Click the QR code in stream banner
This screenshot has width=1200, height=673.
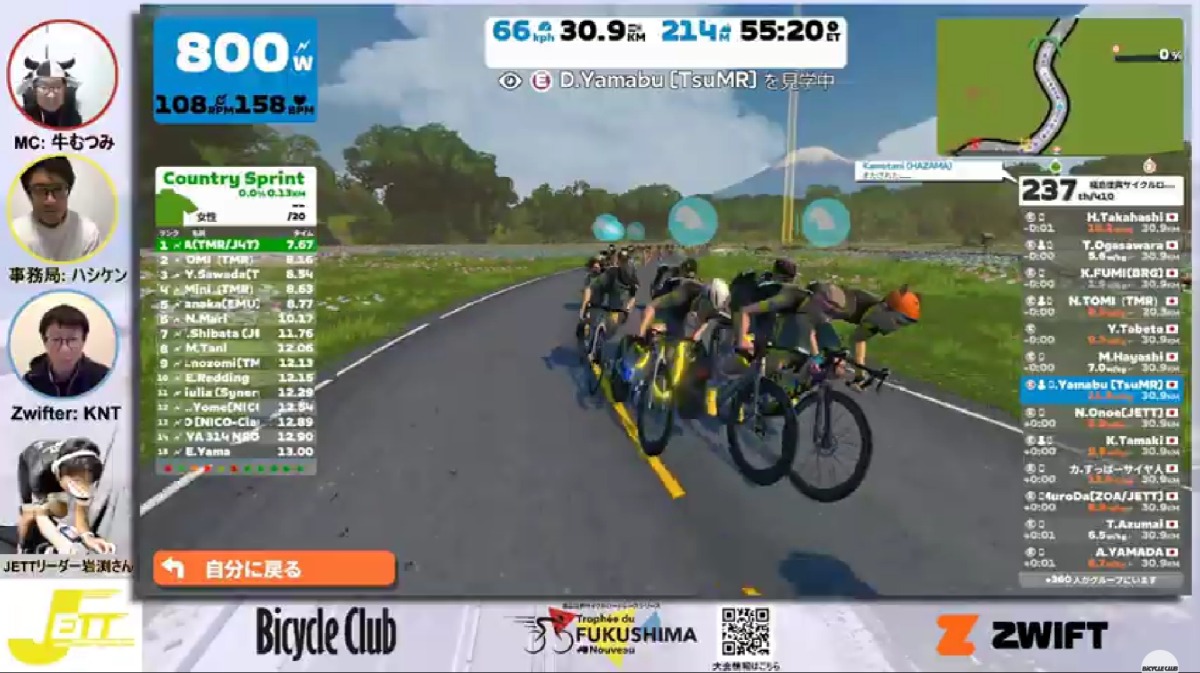[x=745, y=631]
